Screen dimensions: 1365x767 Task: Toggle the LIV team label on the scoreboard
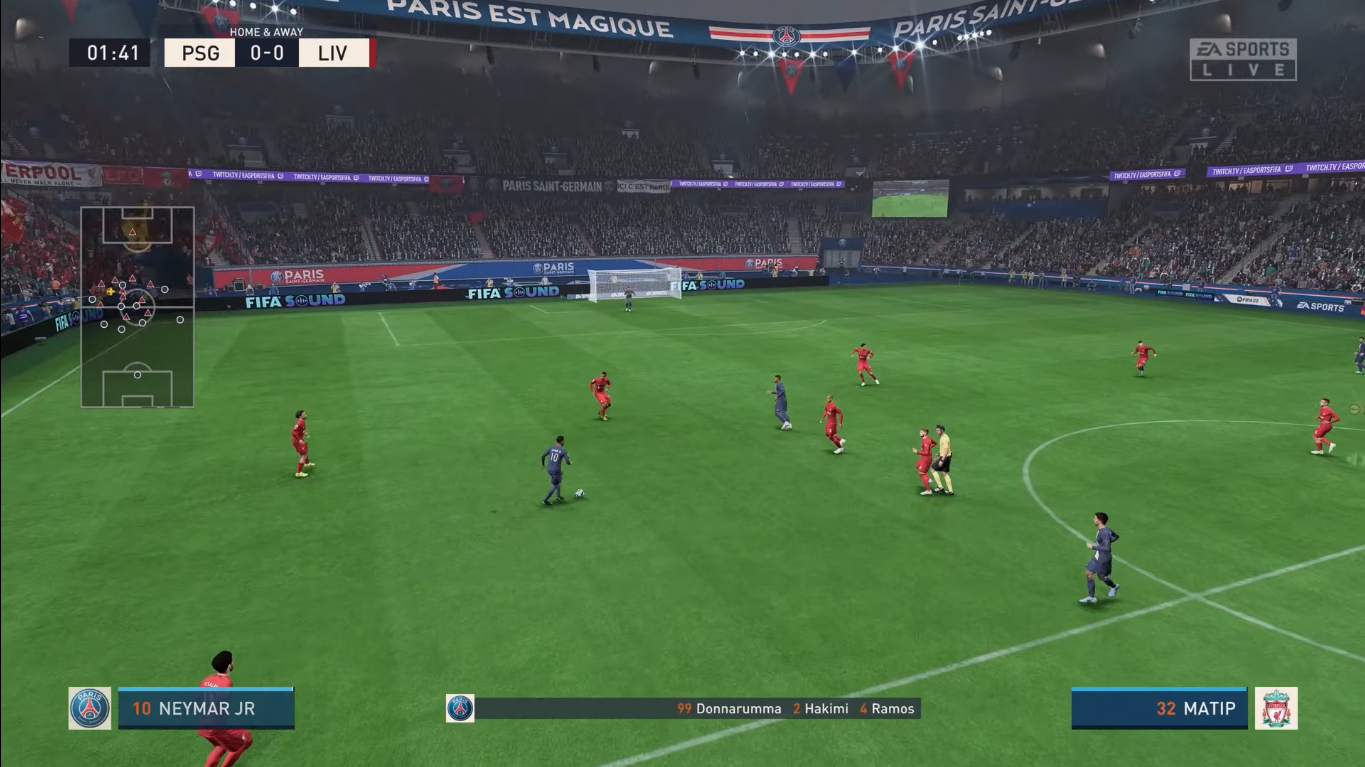[x=331, y=53]
